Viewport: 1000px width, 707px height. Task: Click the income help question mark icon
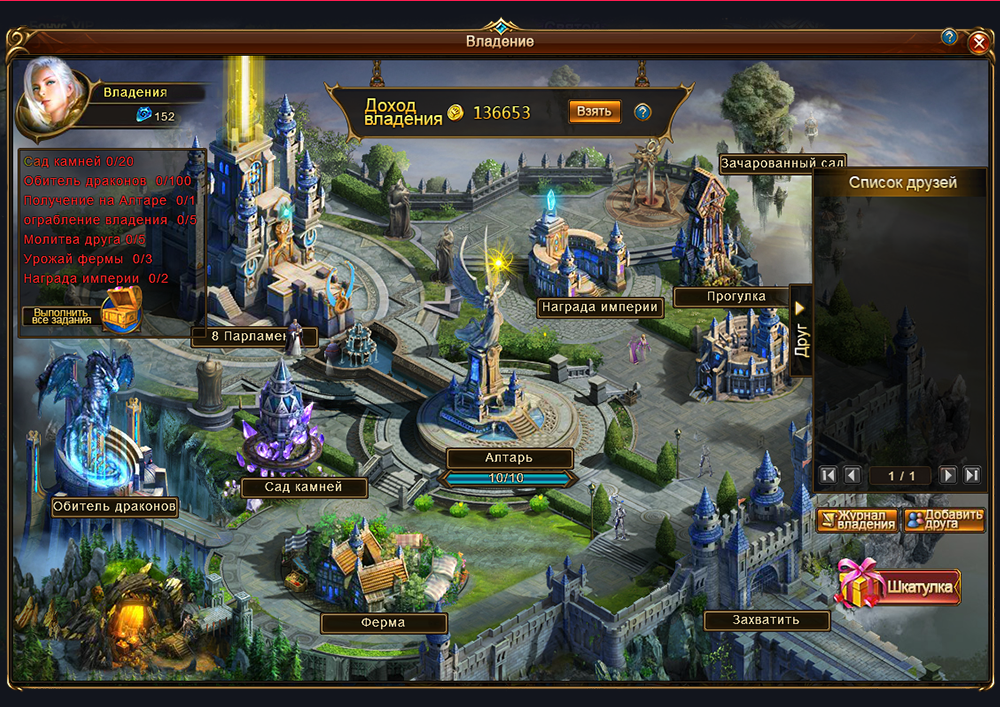(x=643, y=111)
